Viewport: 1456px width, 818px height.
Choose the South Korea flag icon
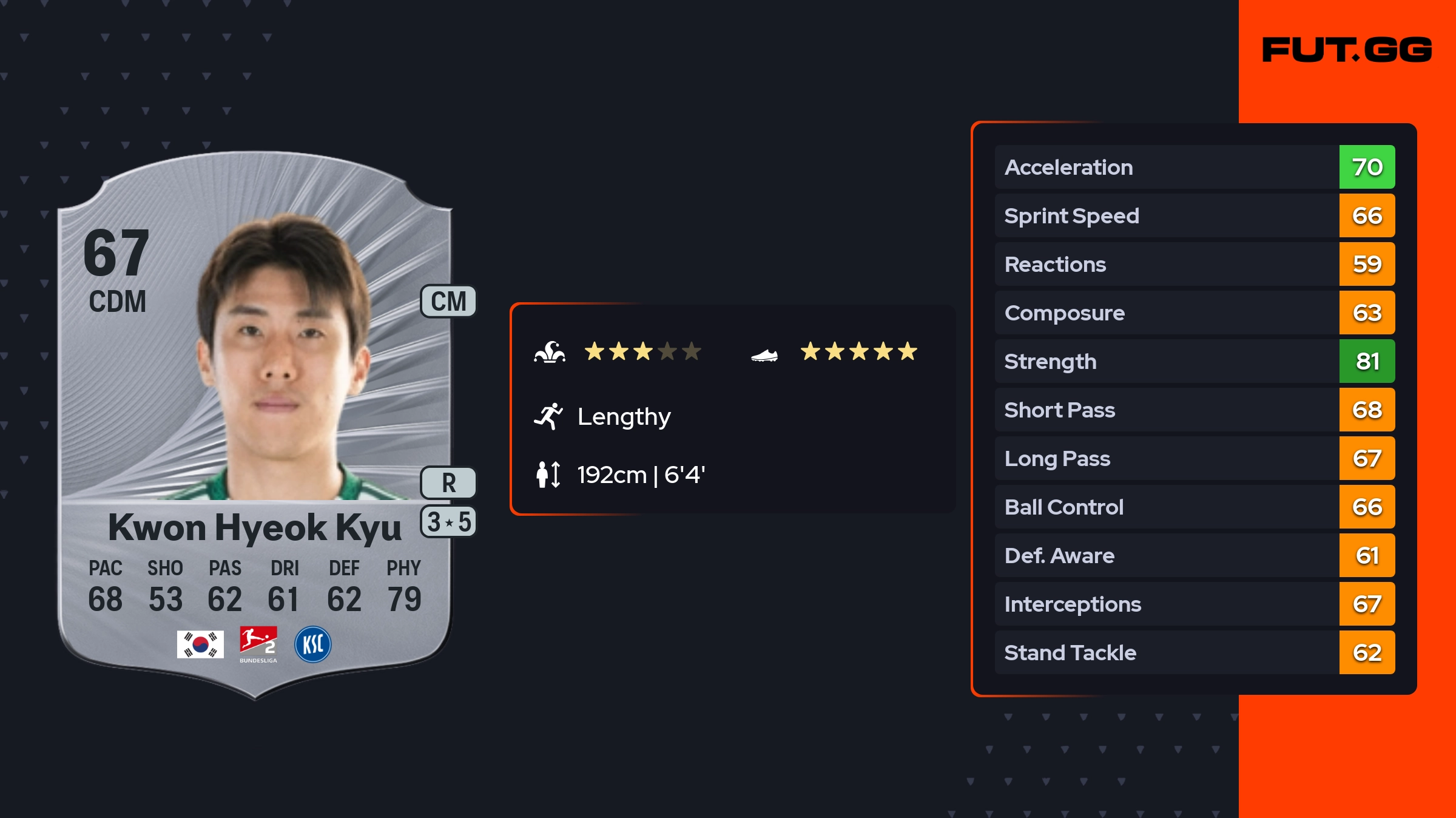(x=200, y=644)
